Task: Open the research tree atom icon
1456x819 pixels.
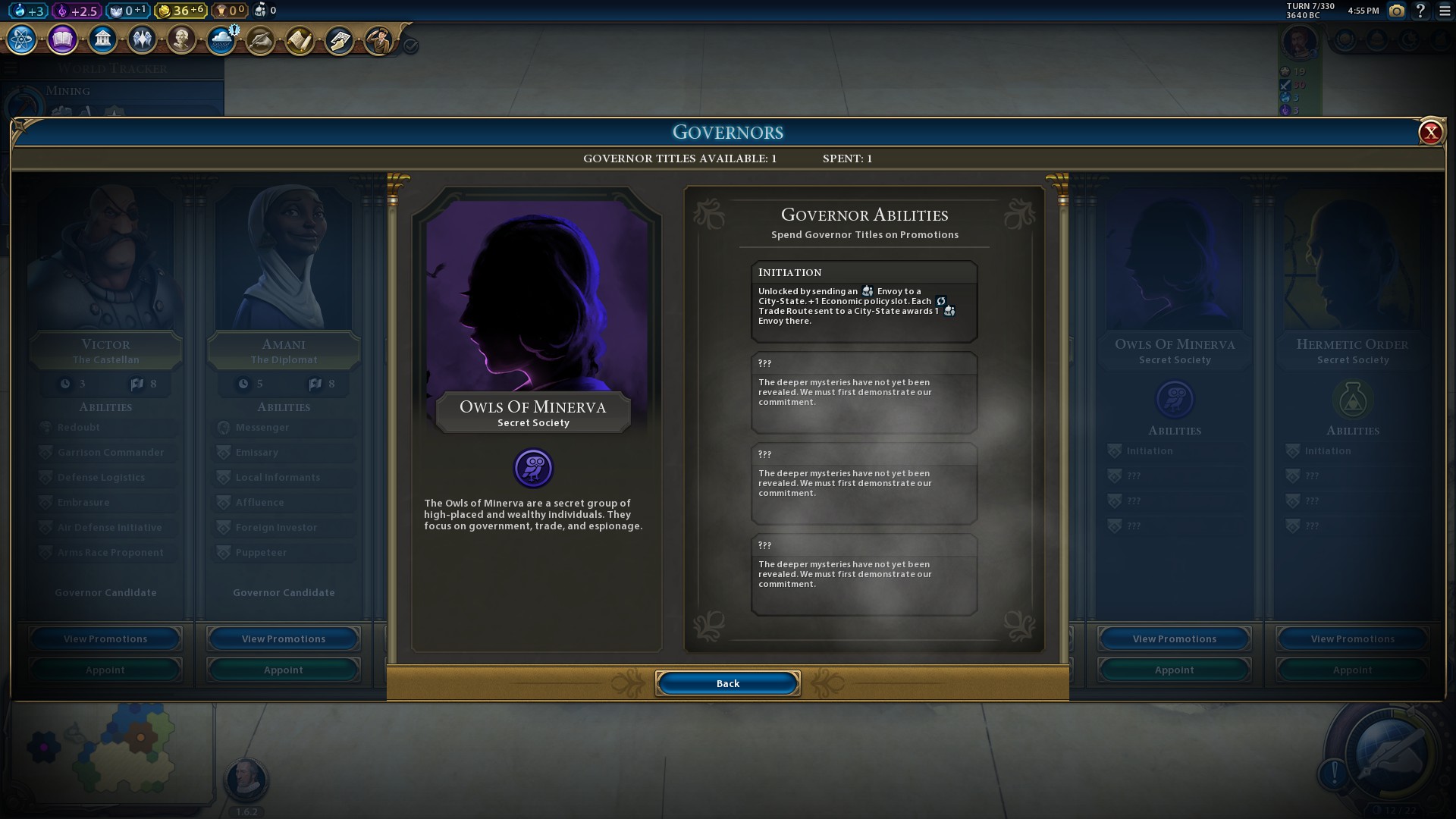Action: (x=22, y=39)
